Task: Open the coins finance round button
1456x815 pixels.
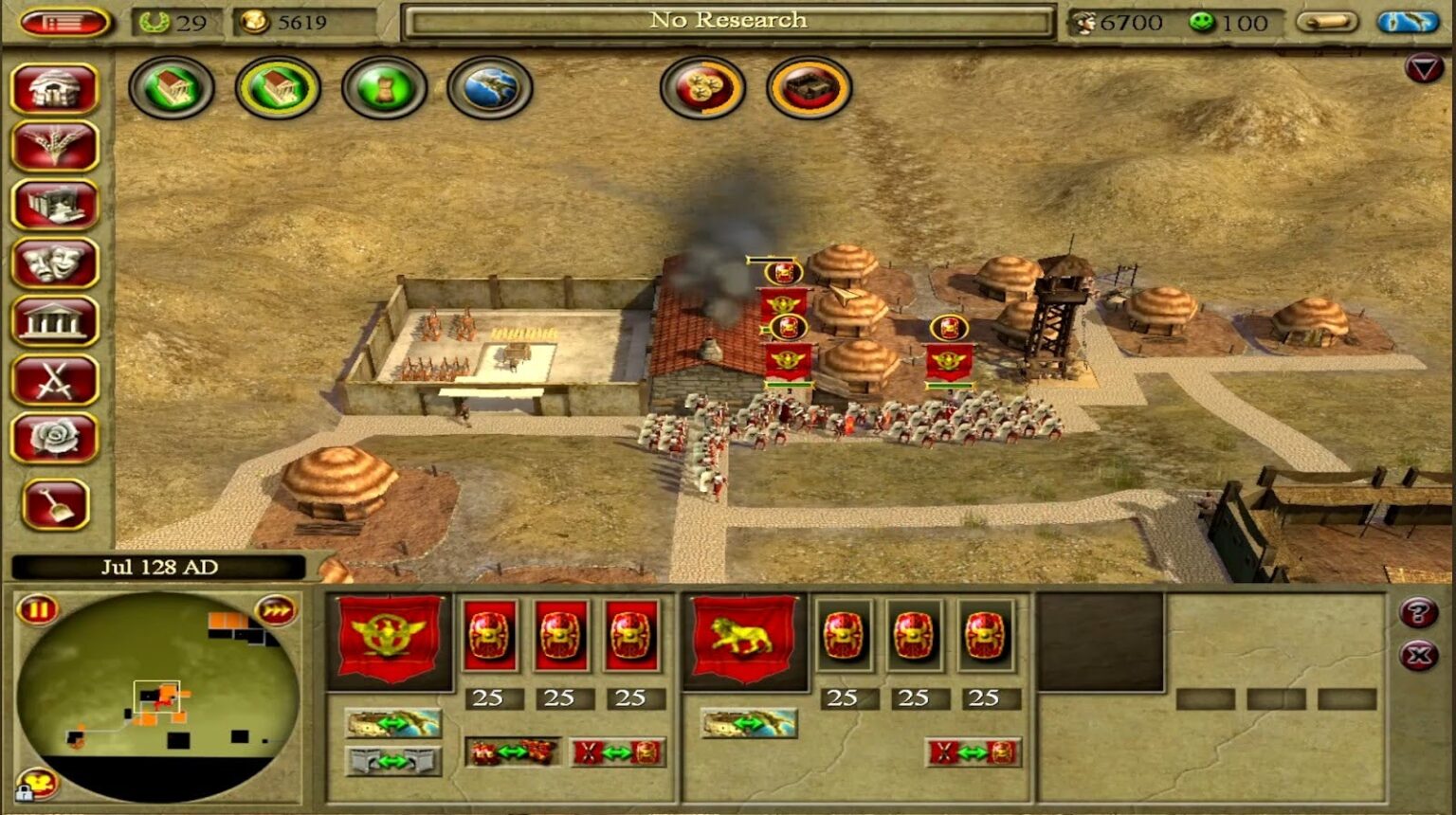Action: coord(702,88)
